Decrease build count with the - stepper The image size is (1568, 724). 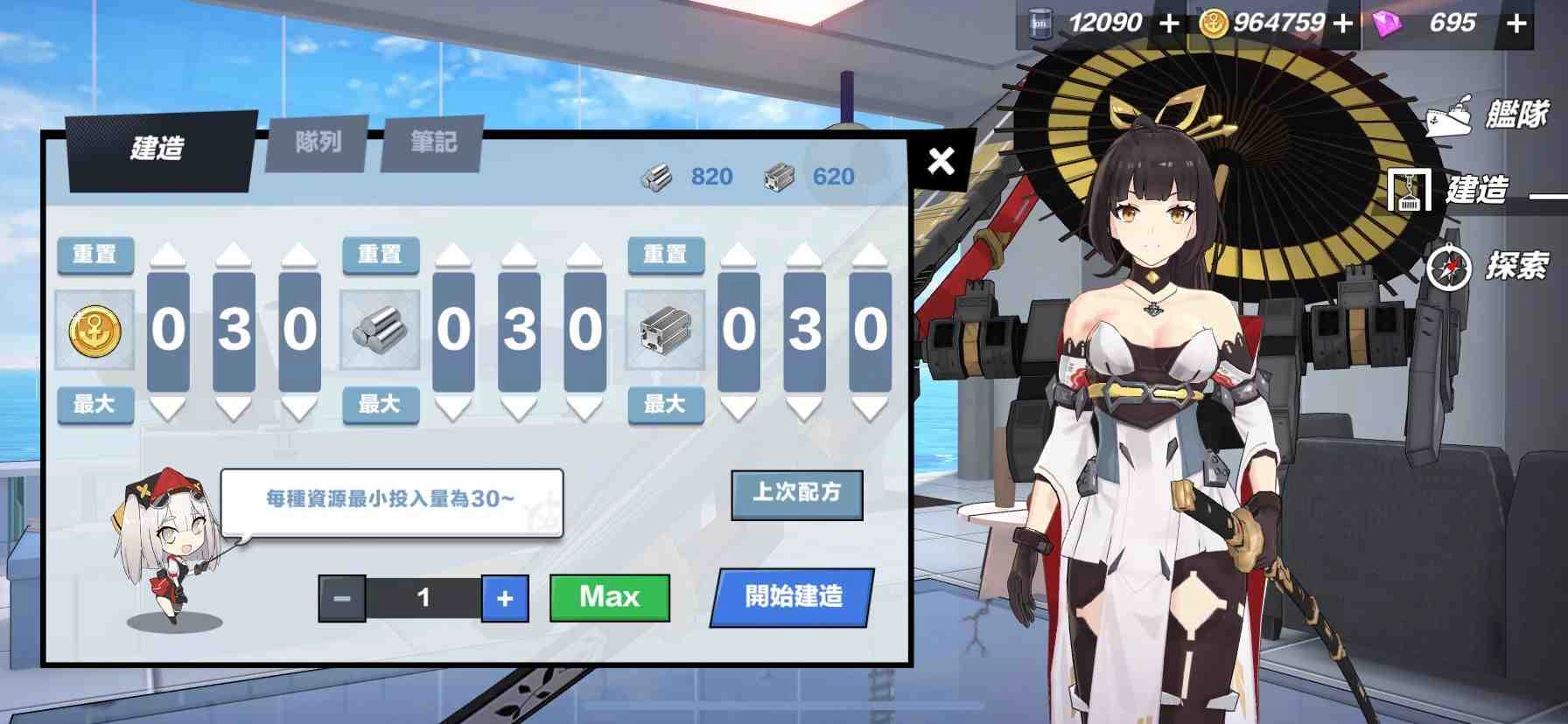(x=343, y=599)
